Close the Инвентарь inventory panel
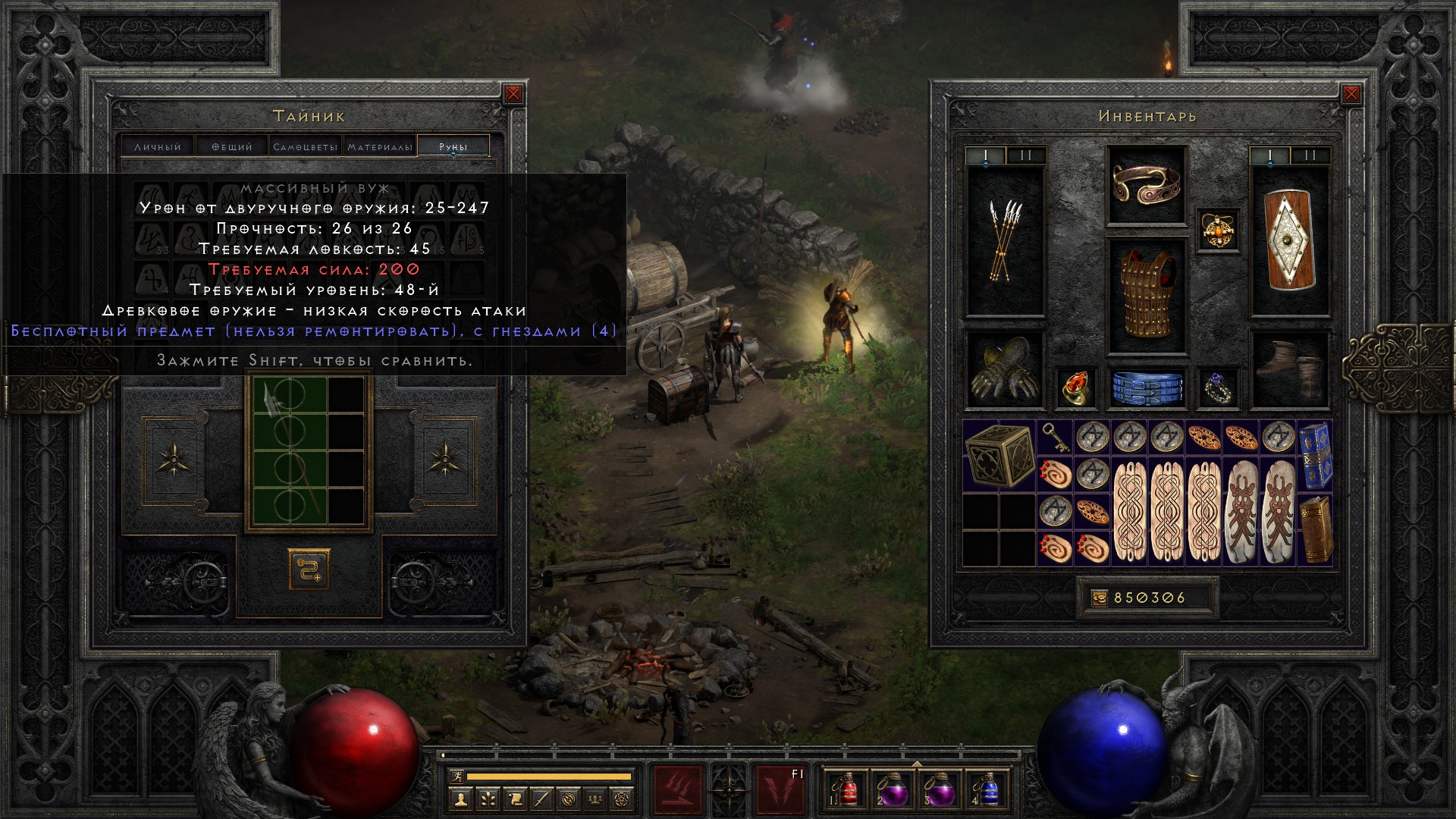This screenshot has height=819, width=1456. (x=1351, y=94)
